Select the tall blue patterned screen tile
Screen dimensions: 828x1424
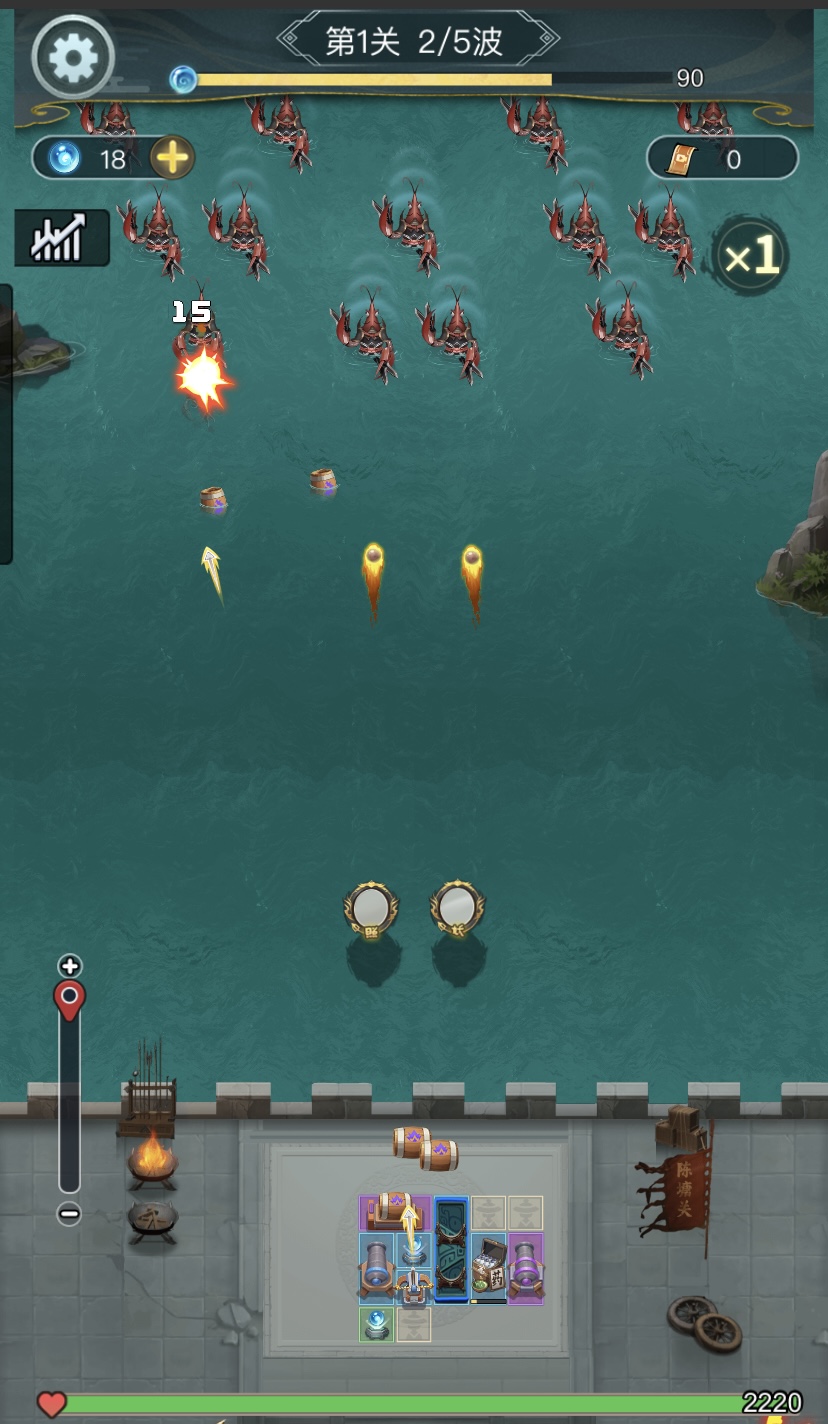(x=452, y=1250)
